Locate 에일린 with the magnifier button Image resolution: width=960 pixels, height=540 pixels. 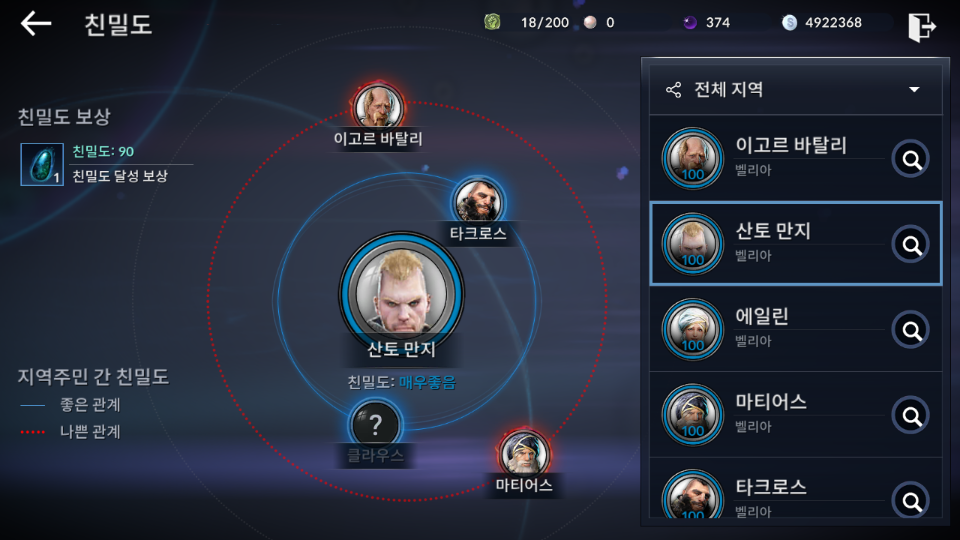click(x=910, y=329)
